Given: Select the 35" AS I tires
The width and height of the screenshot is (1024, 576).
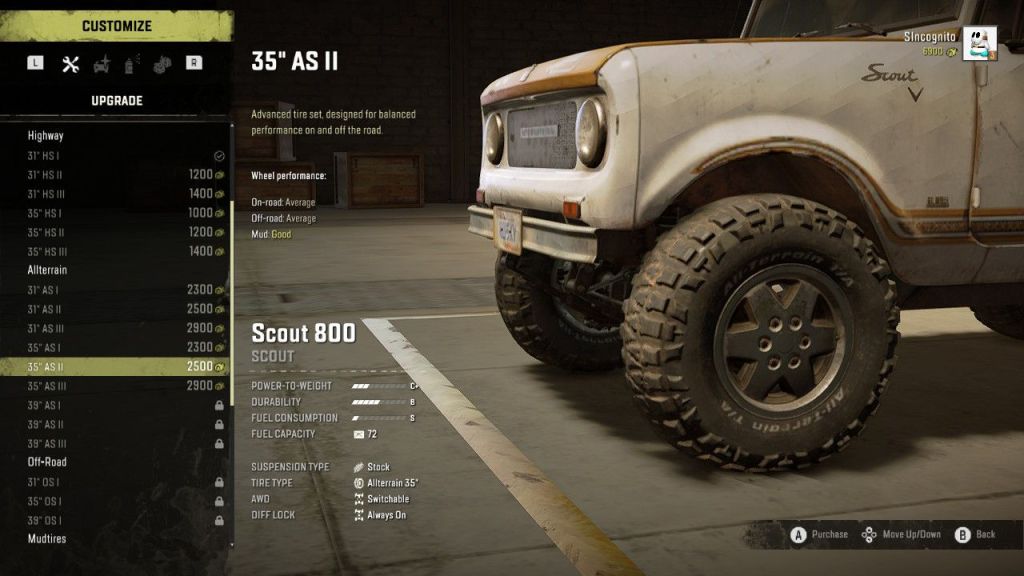Looking at the screenshot, I should click(115, 347).
